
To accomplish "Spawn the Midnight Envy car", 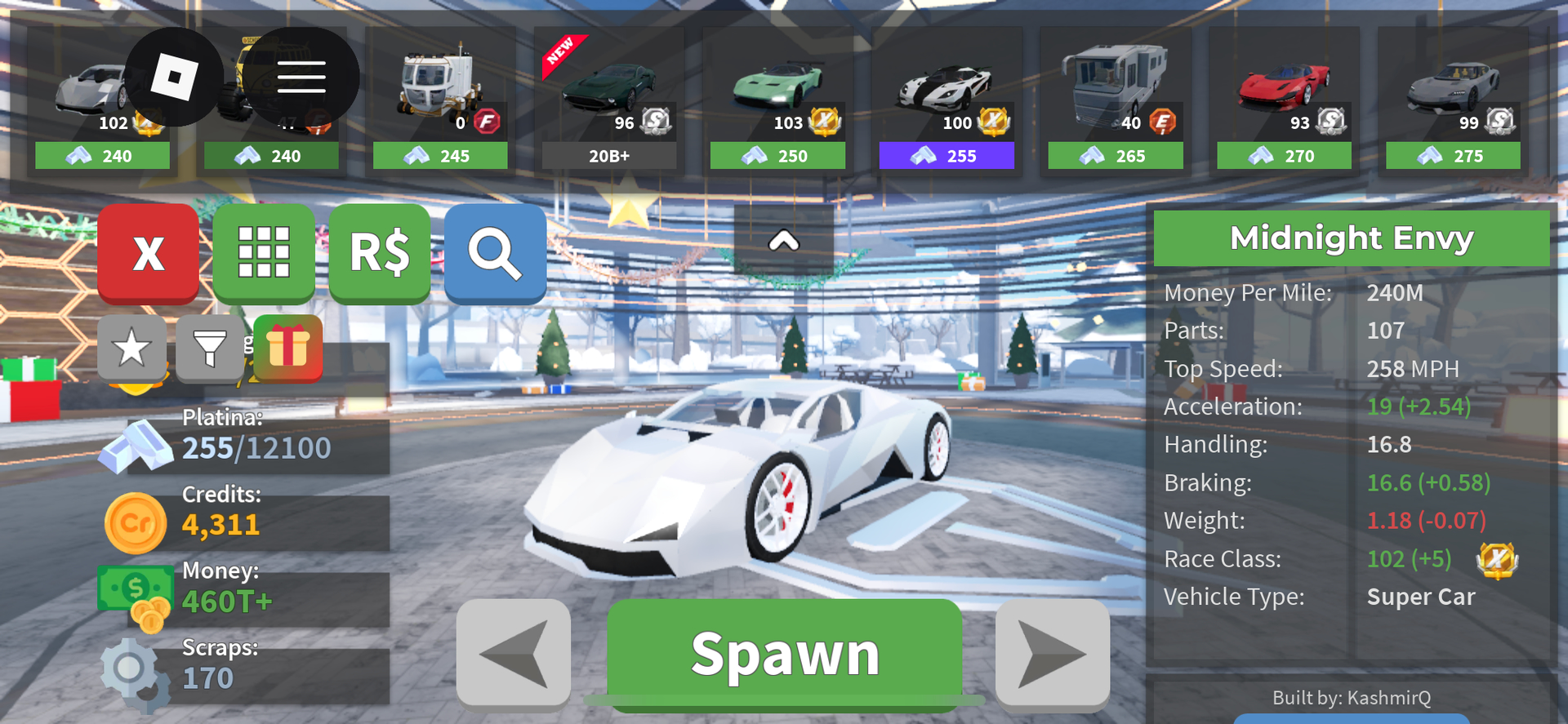I will 784,653.
